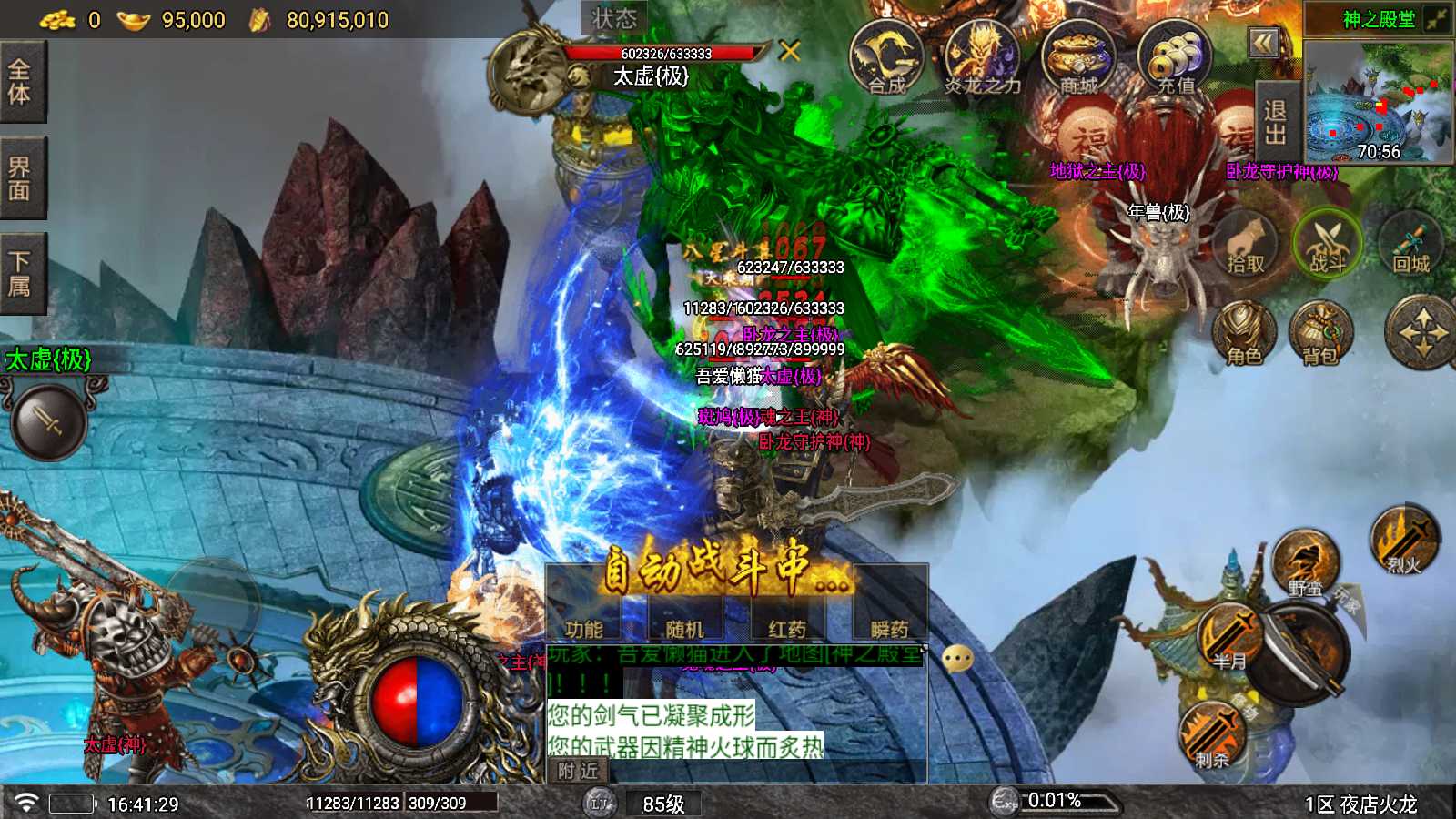Open the 状态 status tab
Viewport: 1456px width, 819px height.
[614, 18]
